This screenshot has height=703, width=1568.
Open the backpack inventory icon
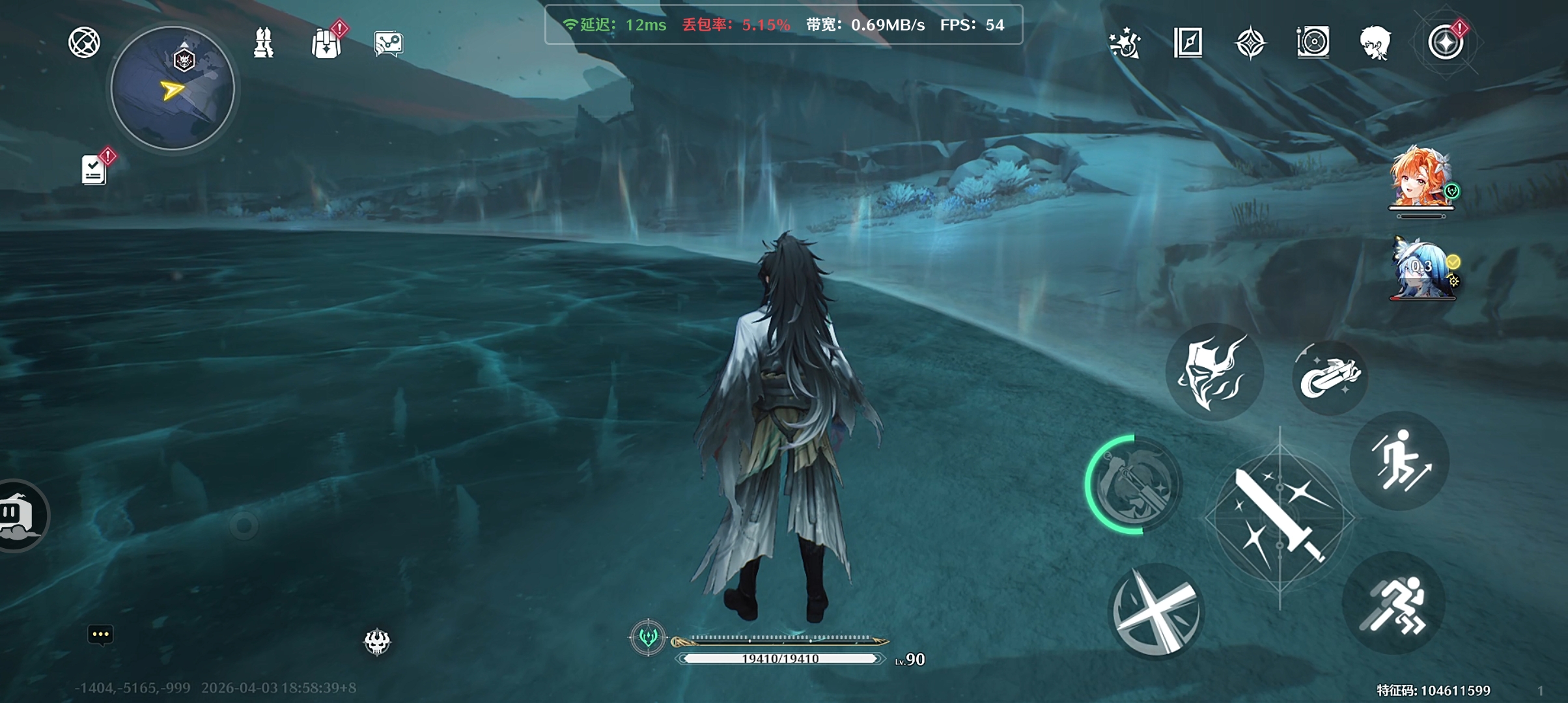[x=326, y=44]
